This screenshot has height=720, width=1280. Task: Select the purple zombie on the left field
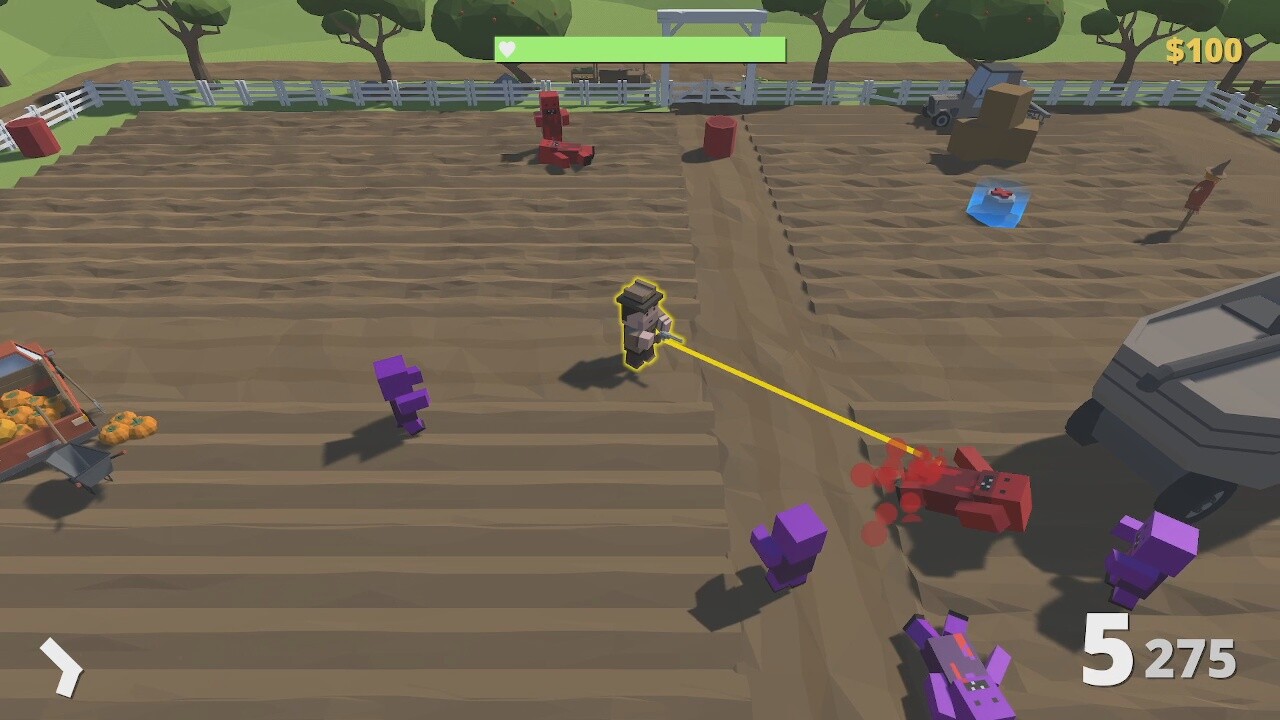pos(403,395)
